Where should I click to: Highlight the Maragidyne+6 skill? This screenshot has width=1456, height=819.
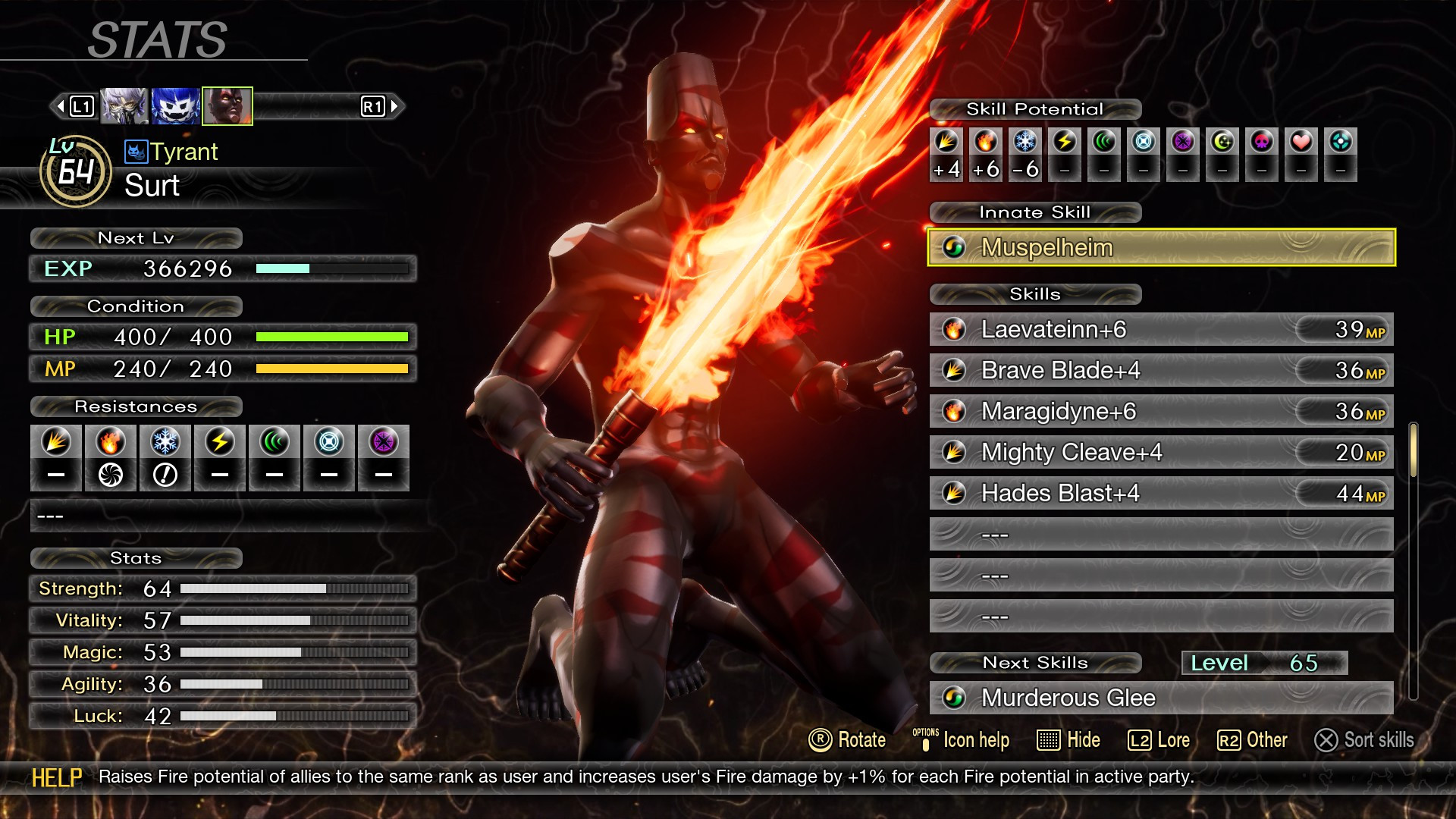pos(1160,411)
